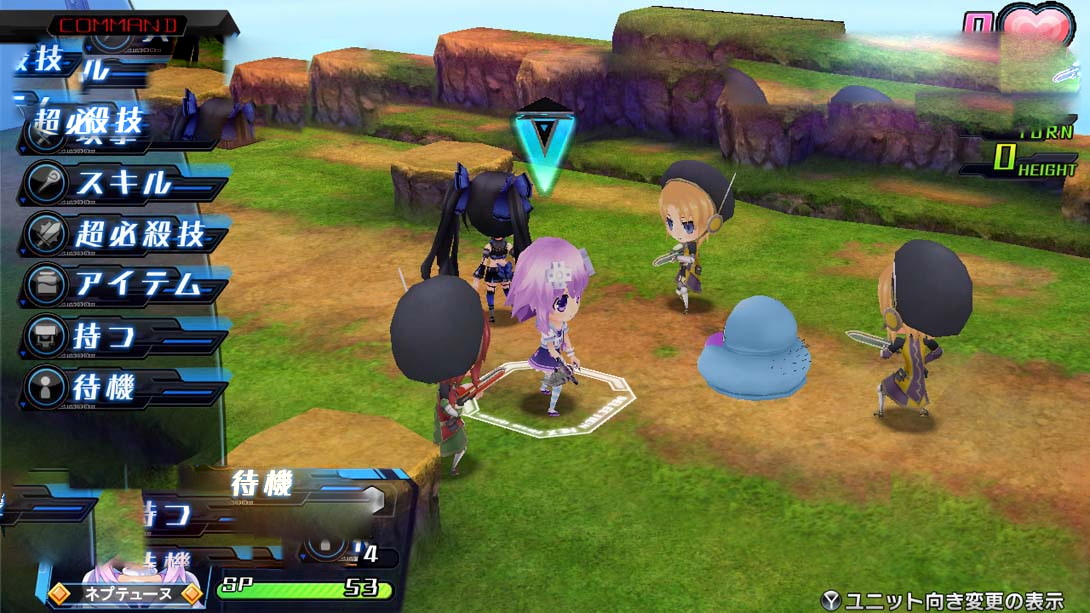Screen dimensions: 1090x613
Task: Select 超必殺技 beside the blade icon
Action: (120, 235)
